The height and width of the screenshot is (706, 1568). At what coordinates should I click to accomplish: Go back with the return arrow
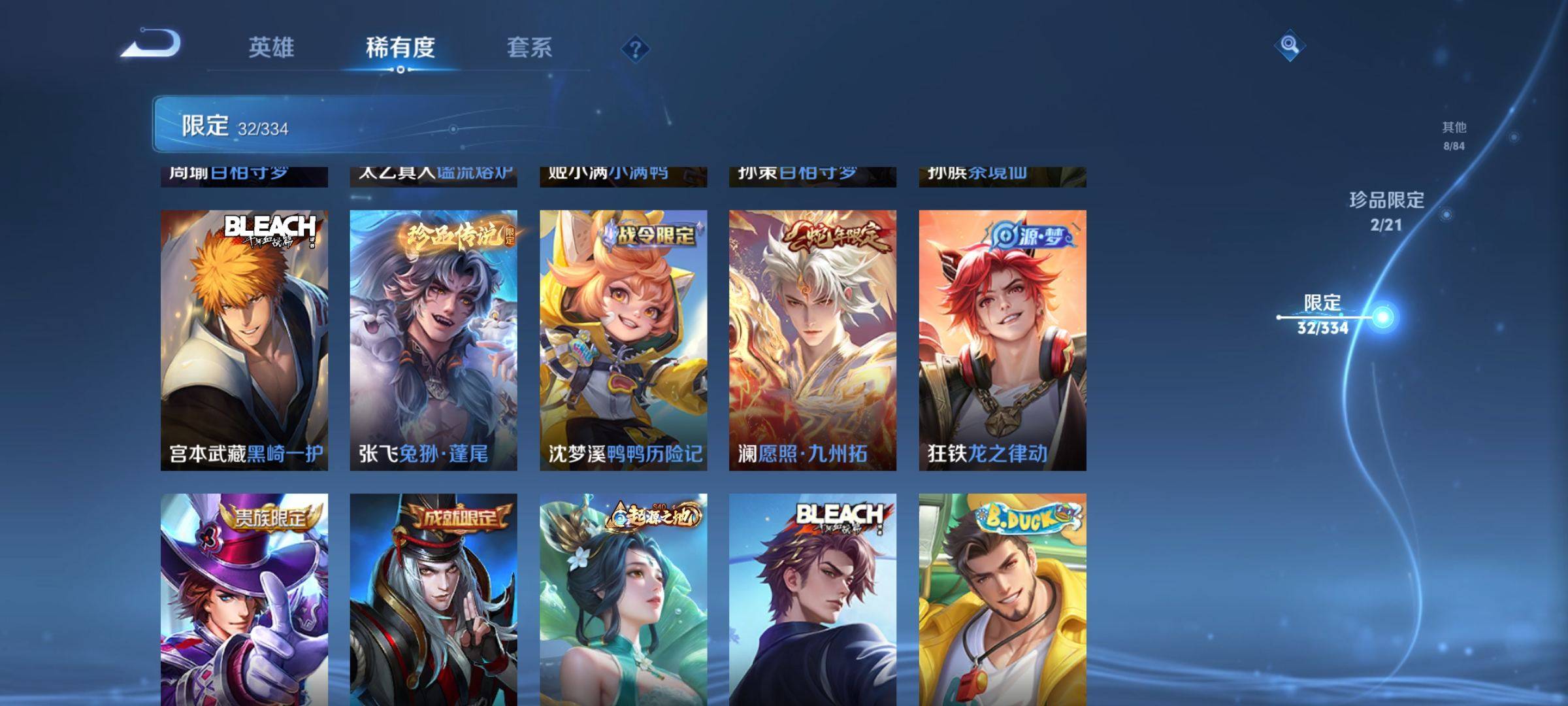pyautogui.click(x=151, y=44)
